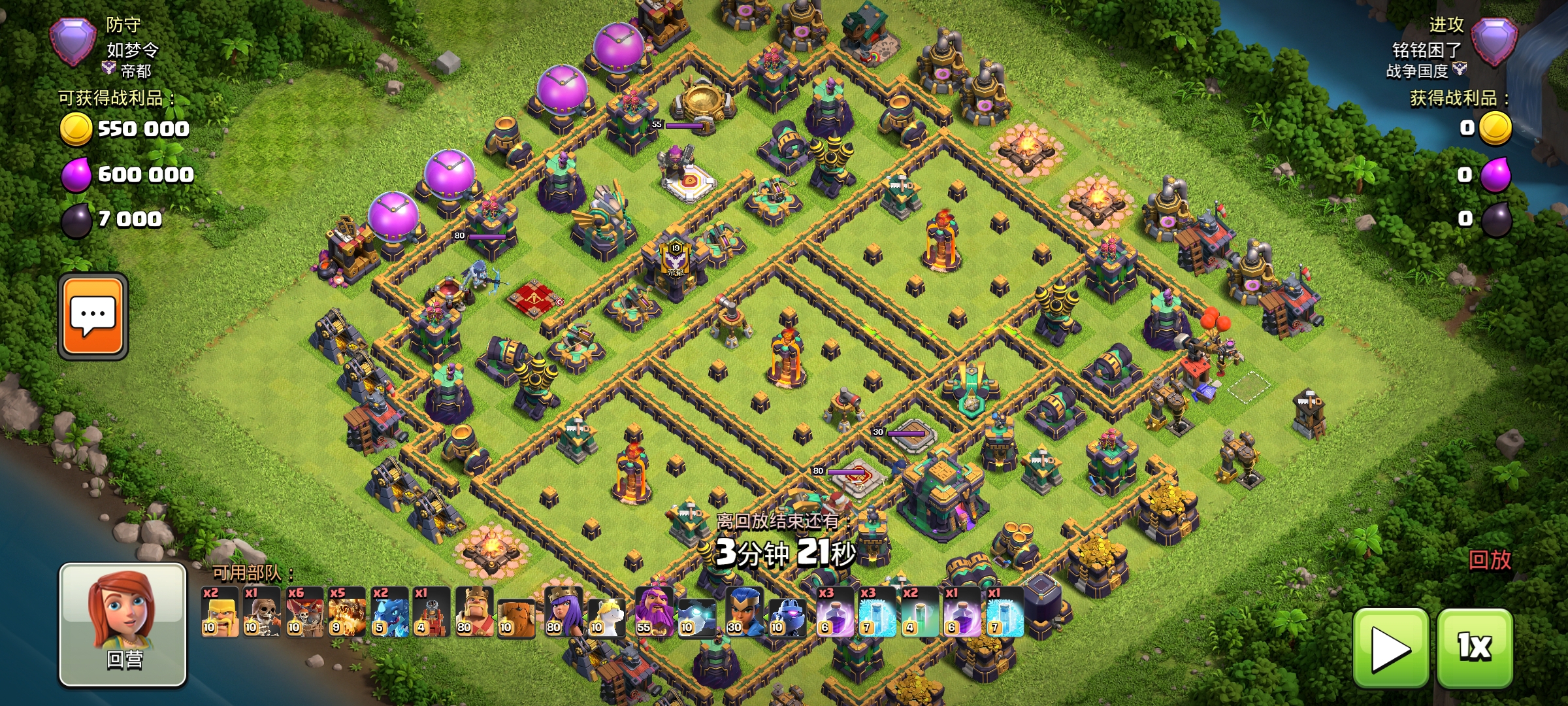The width and height of the screenshot is (1568, 706).
Task: Choose the Balloon troop slot
Action: 304,612
